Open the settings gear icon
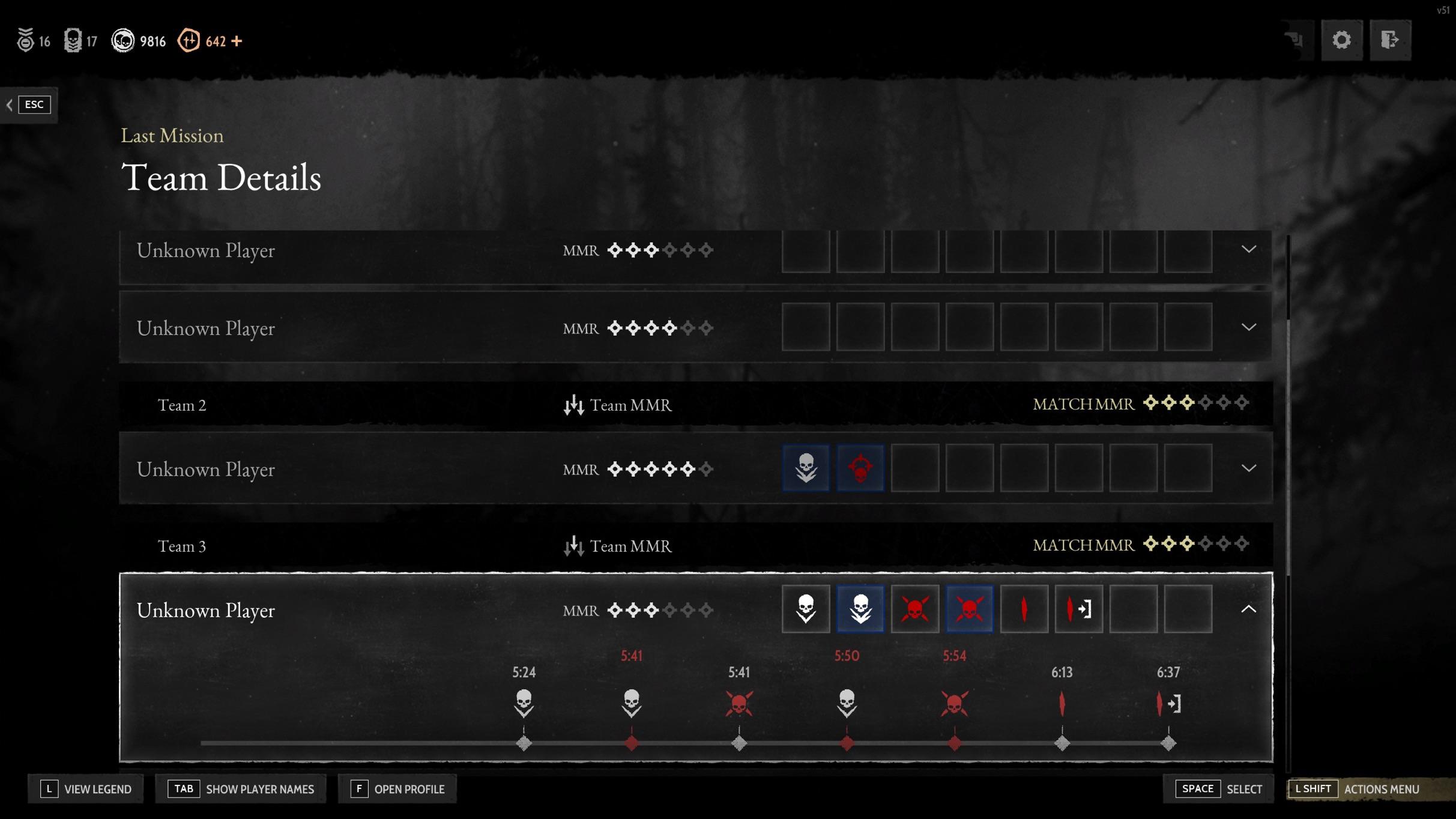Image resolution: width=1456 pixels, height=819 pixels. pyautogui.click(x=1343, y=40)
